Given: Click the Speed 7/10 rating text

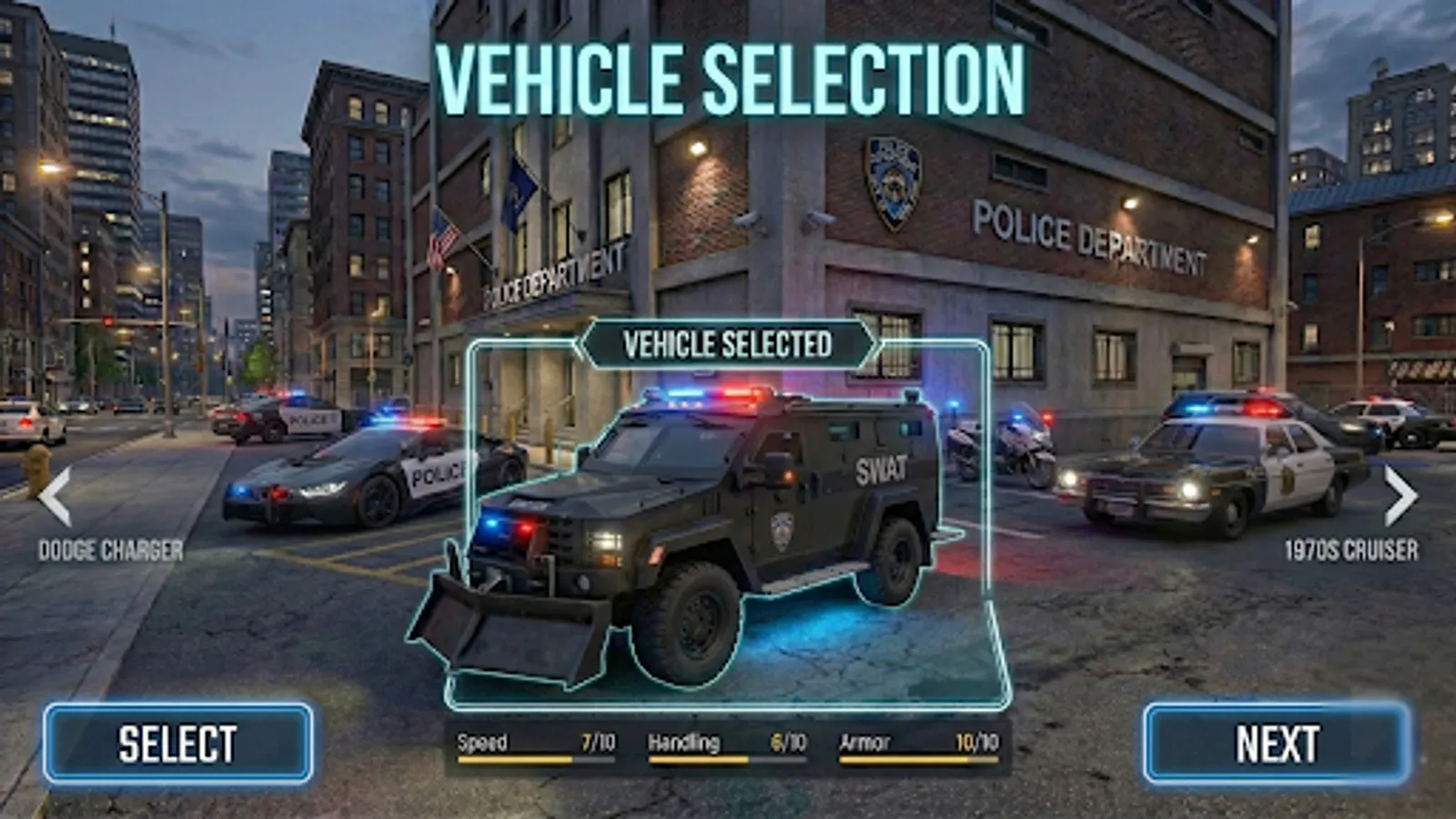Looking at the screenshot, I should [x=596, y=742].
